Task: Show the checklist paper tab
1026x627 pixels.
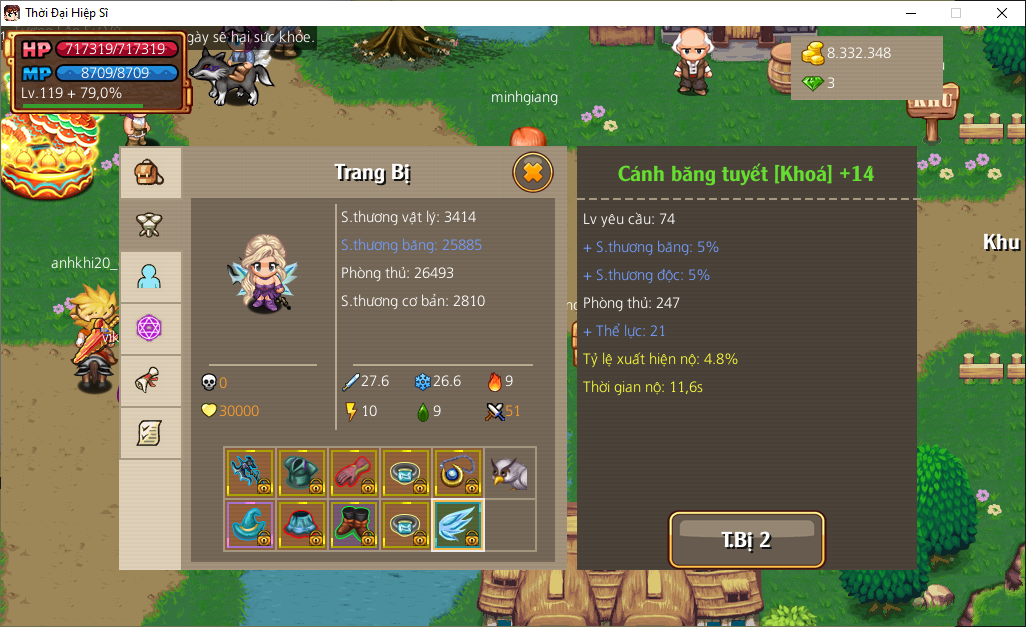Action: 150,433
